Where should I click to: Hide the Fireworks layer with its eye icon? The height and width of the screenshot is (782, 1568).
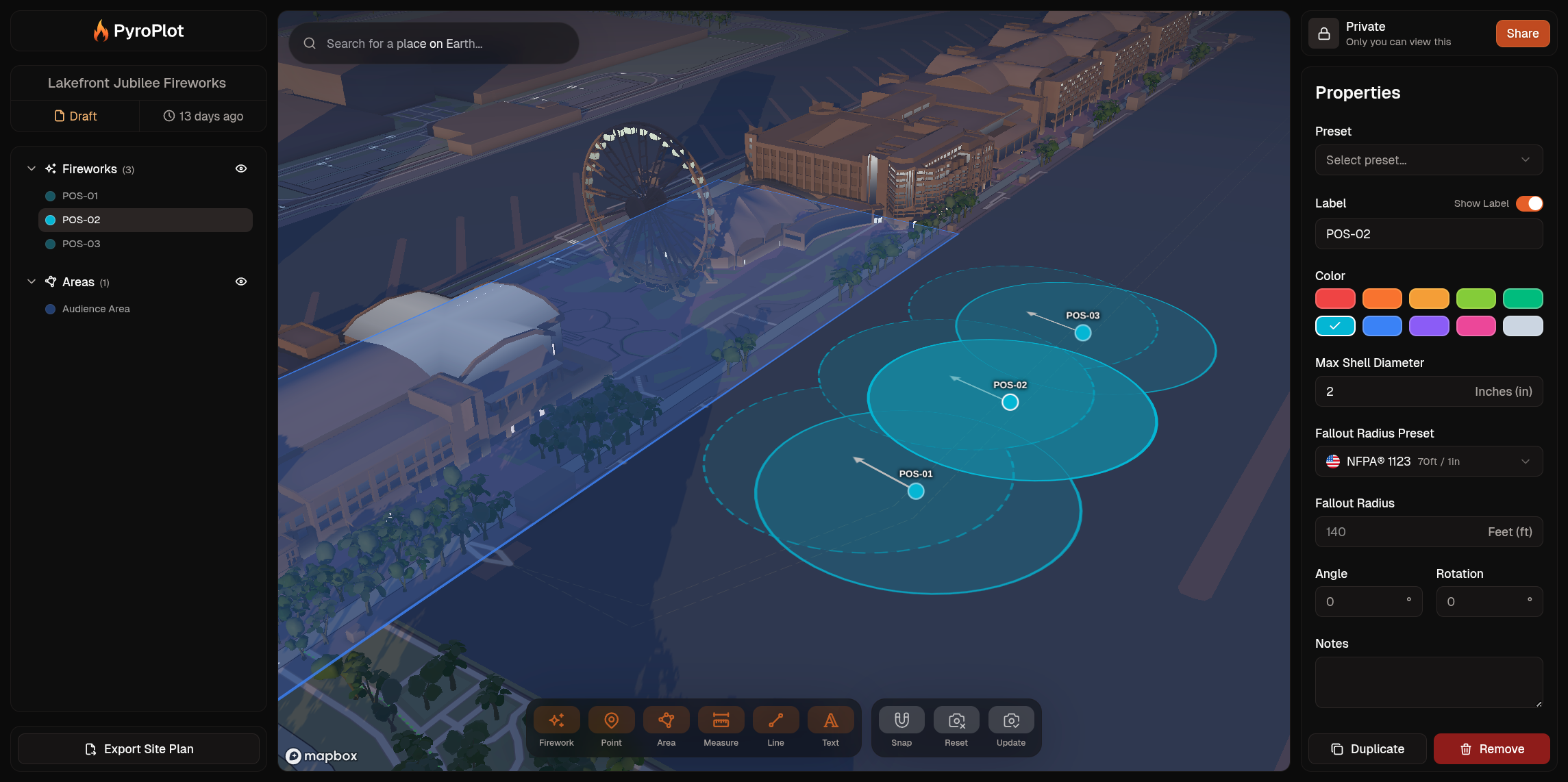pos(241,168)
